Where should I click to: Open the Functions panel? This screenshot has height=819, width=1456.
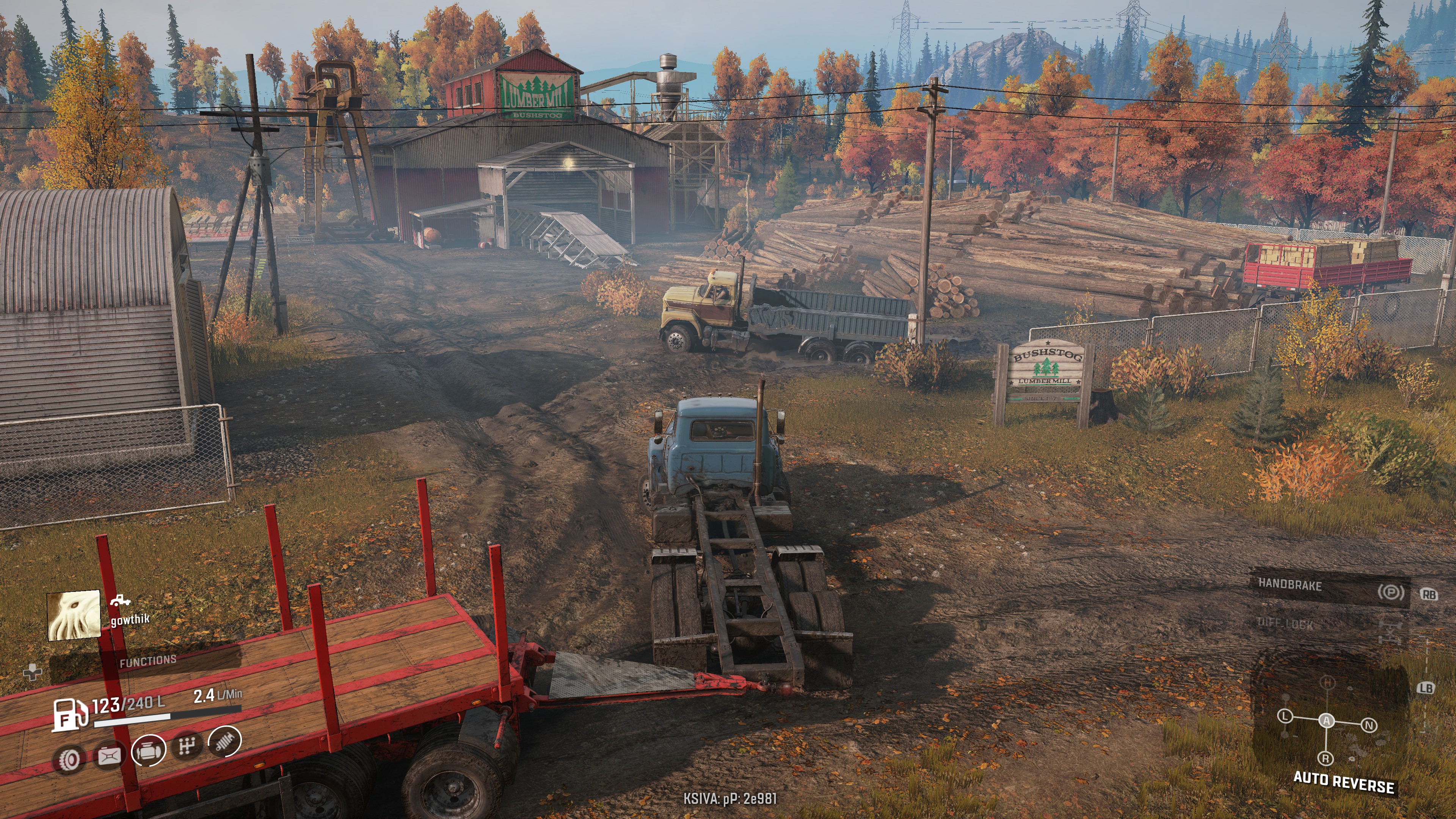pos(147,661)
